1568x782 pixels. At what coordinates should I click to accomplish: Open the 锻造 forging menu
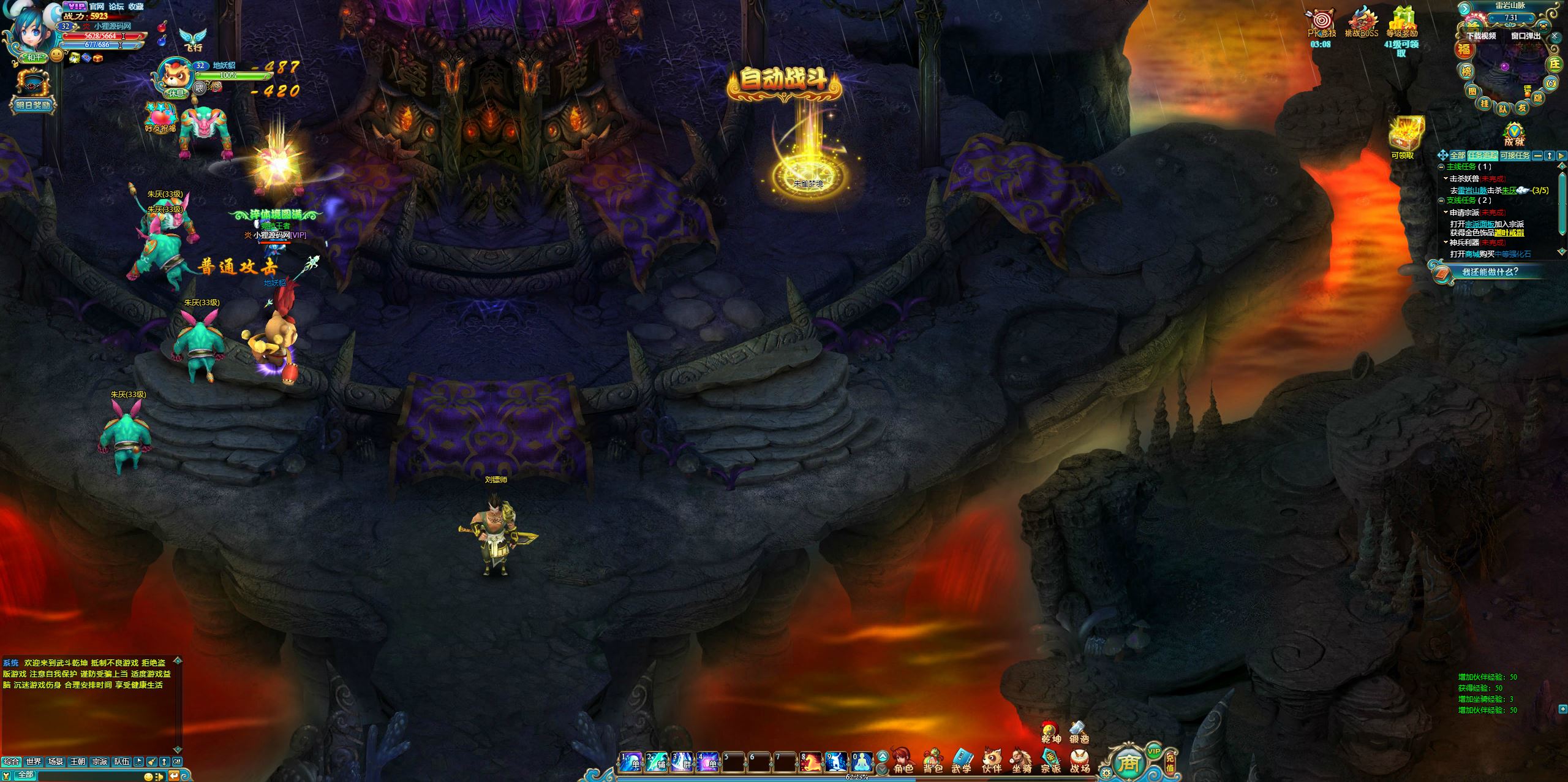[1079, 732]
